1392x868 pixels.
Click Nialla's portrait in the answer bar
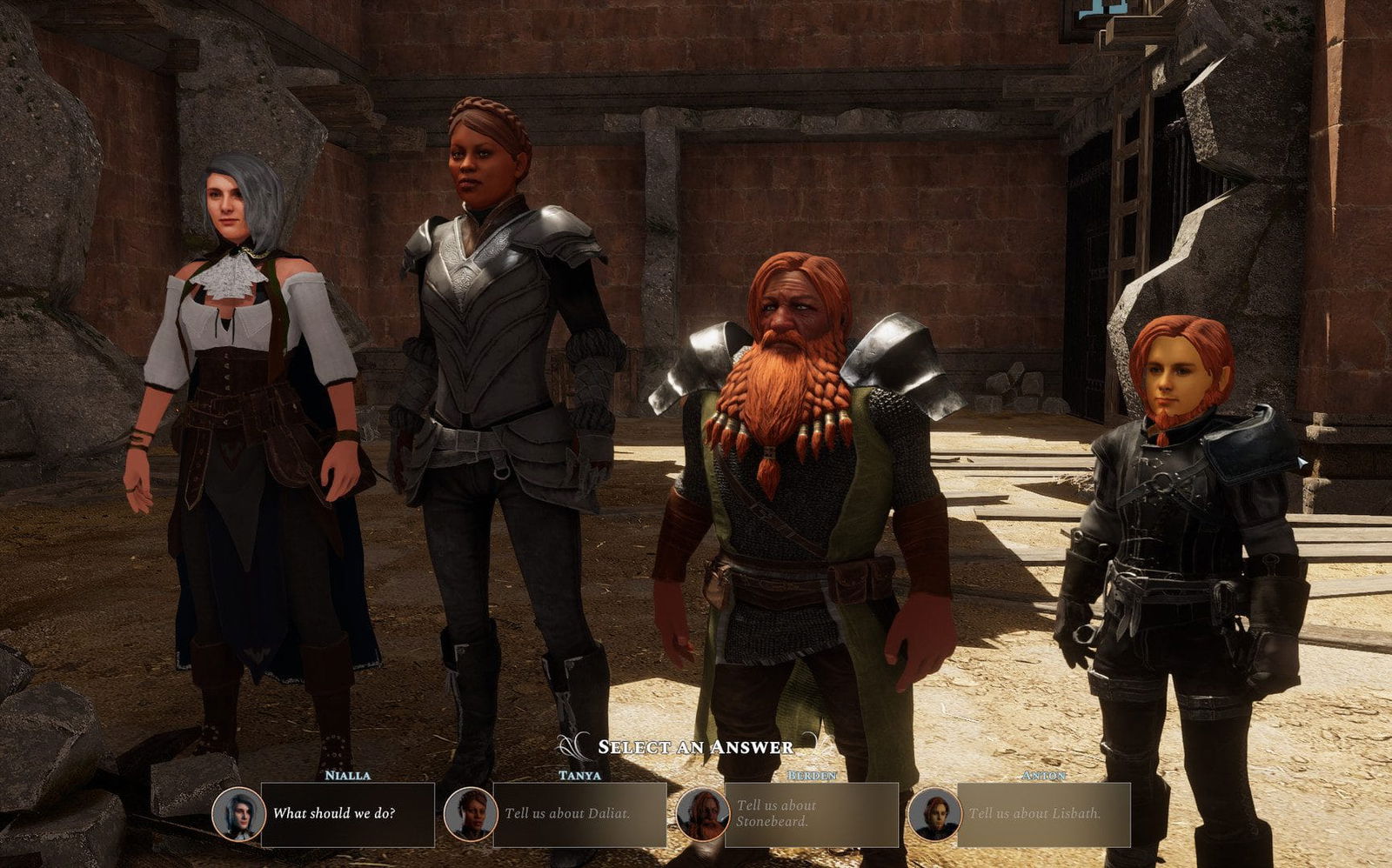pyautogui.click(x=239, y=814)
